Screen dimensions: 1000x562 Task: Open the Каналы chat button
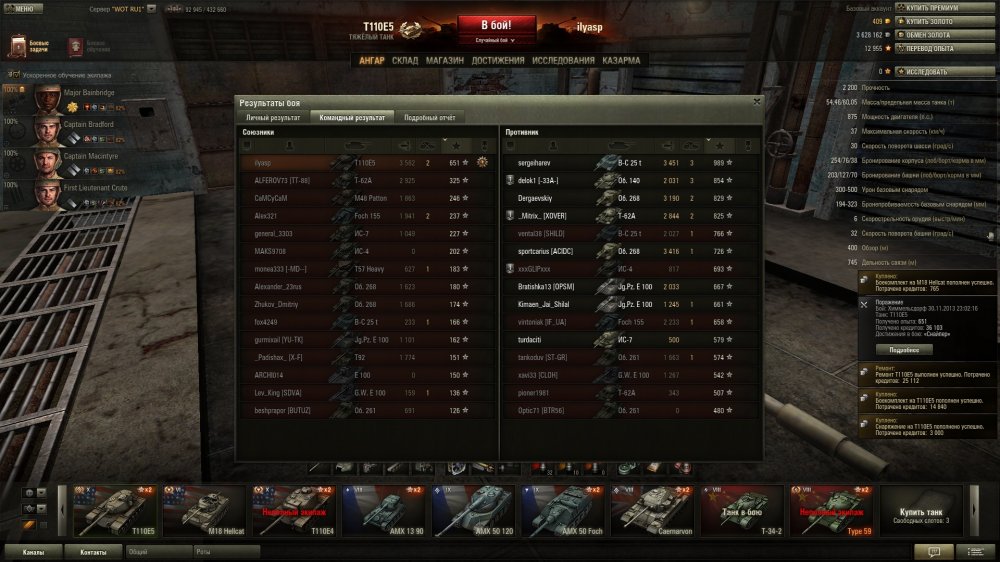click(34, 551)
